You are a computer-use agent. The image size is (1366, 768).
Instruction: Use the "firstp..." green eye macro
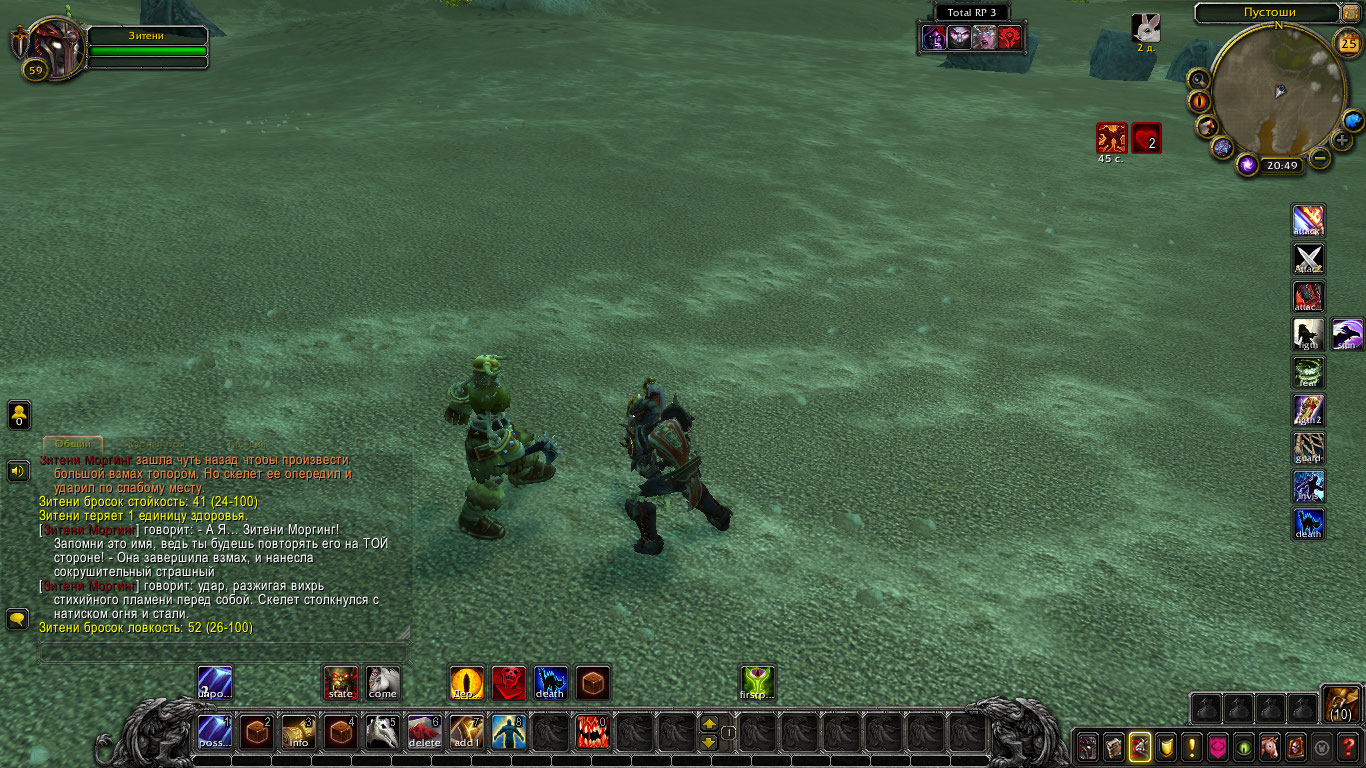tap(757, 683)
